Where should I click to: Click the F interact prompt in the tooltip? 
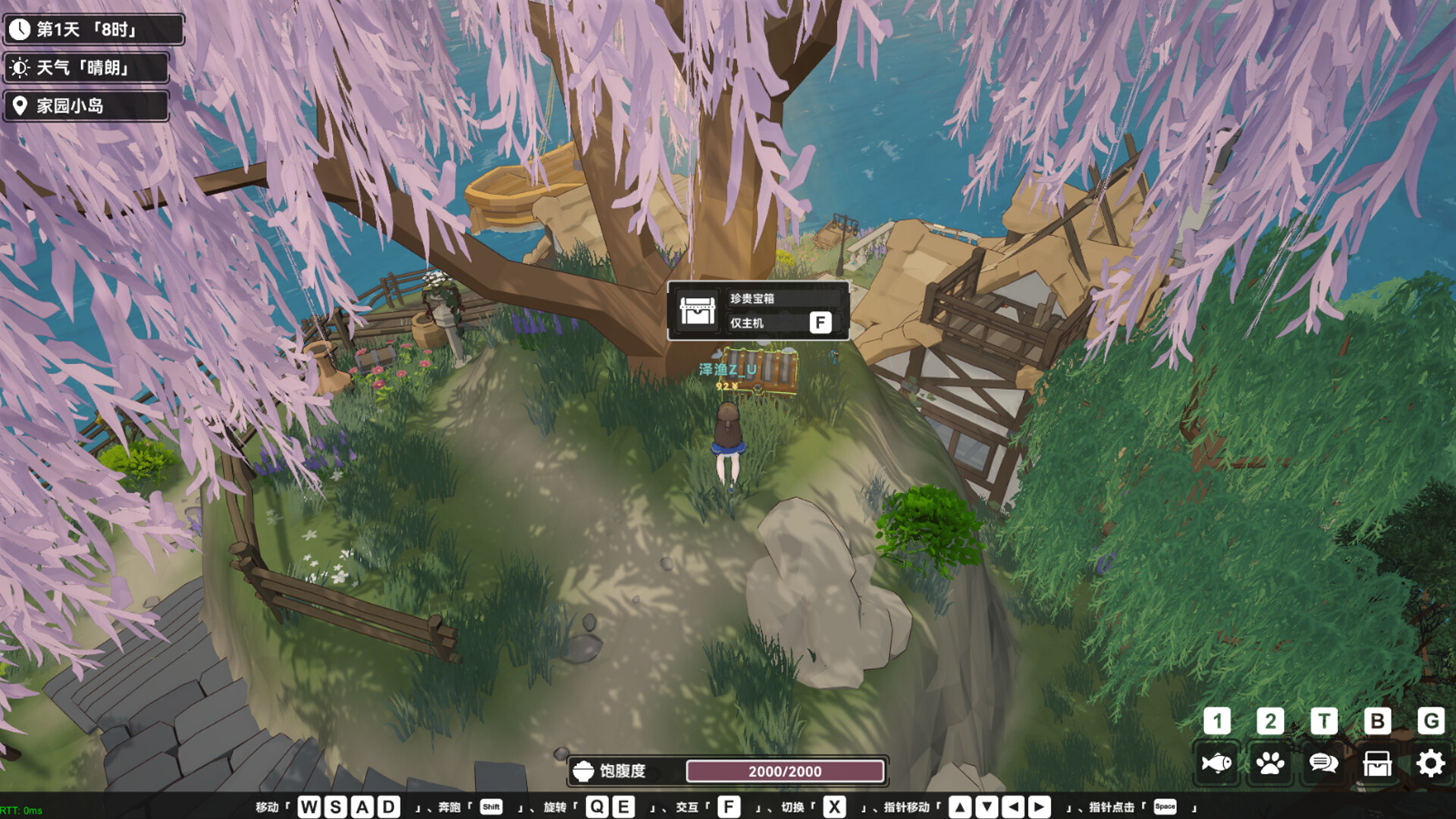click(820, 323)
